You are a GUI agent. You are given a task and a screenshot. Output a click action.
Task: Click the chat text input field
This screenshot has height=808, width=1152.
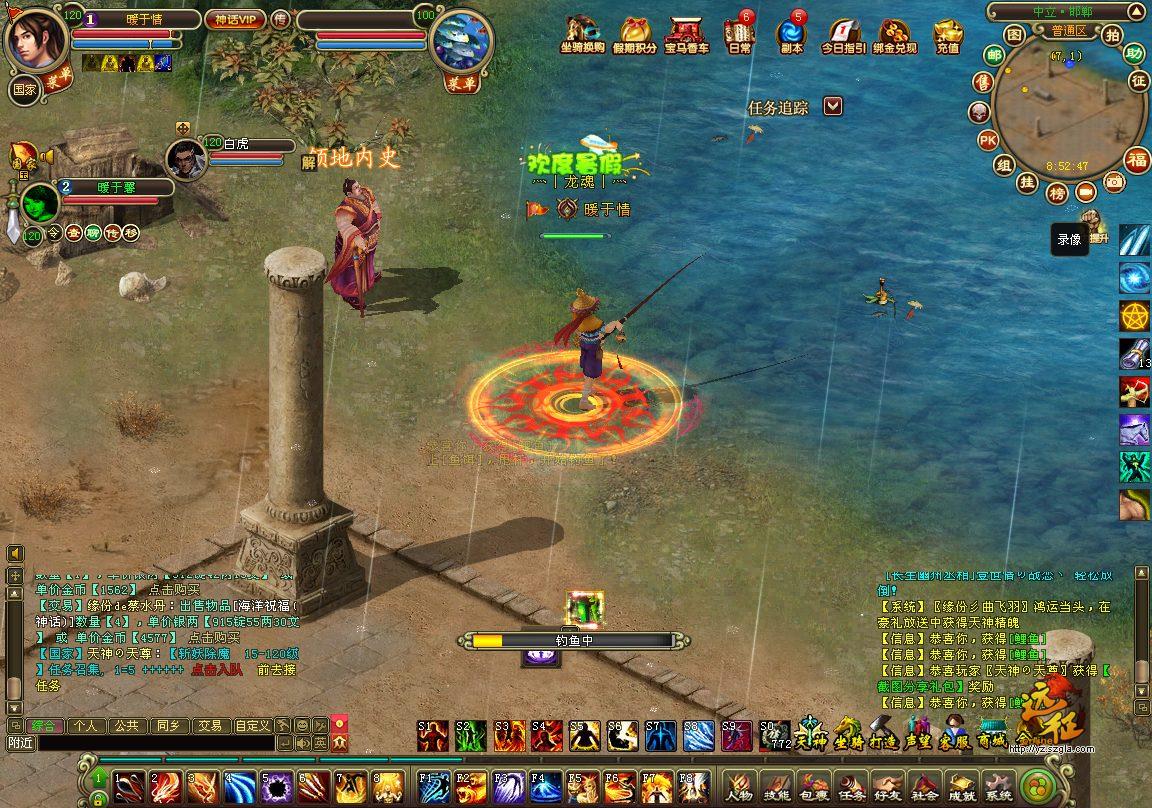(x=155, y=743)
